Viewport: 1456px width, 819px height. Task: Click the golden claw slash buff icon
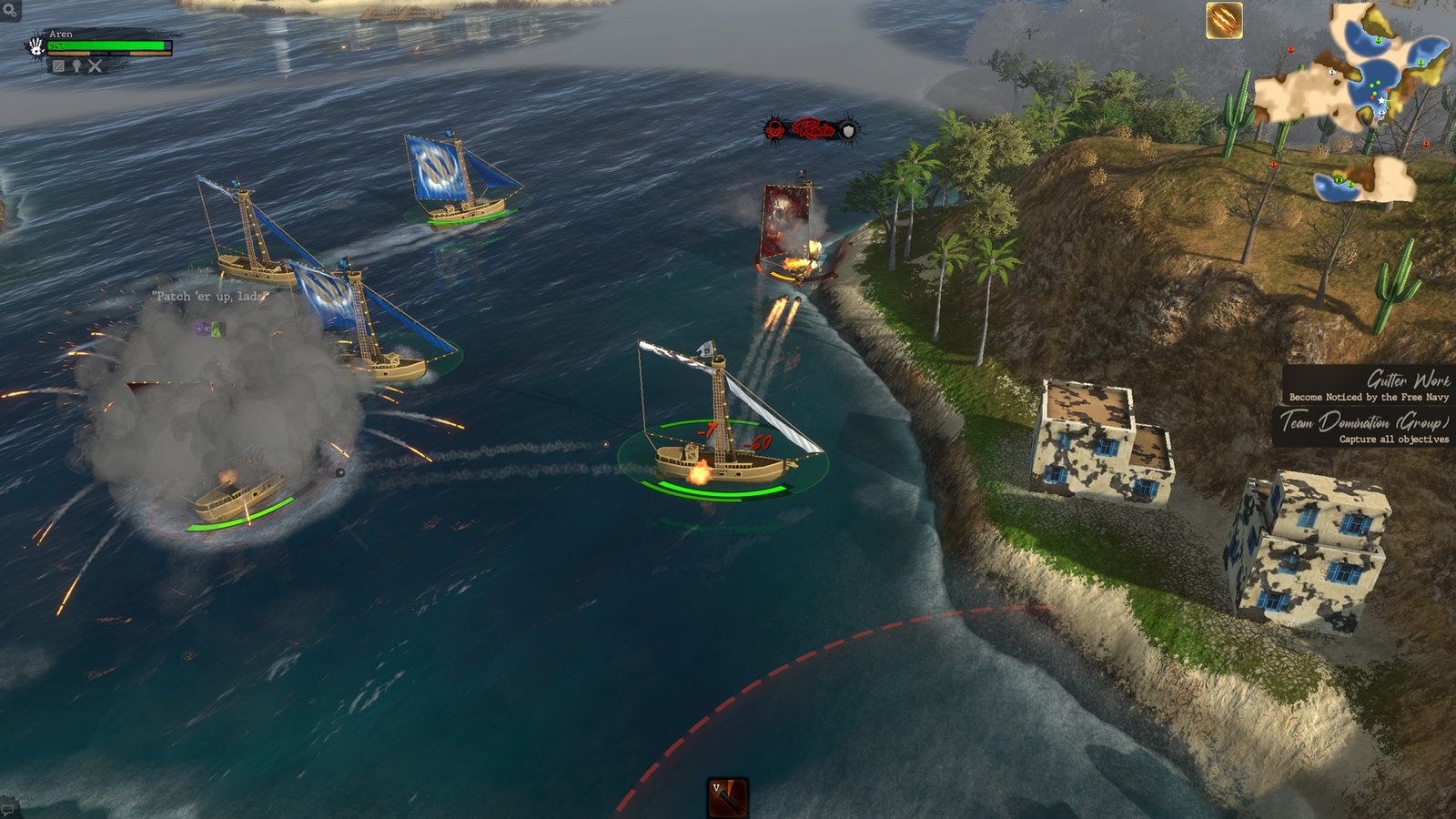coord(1224,20)
